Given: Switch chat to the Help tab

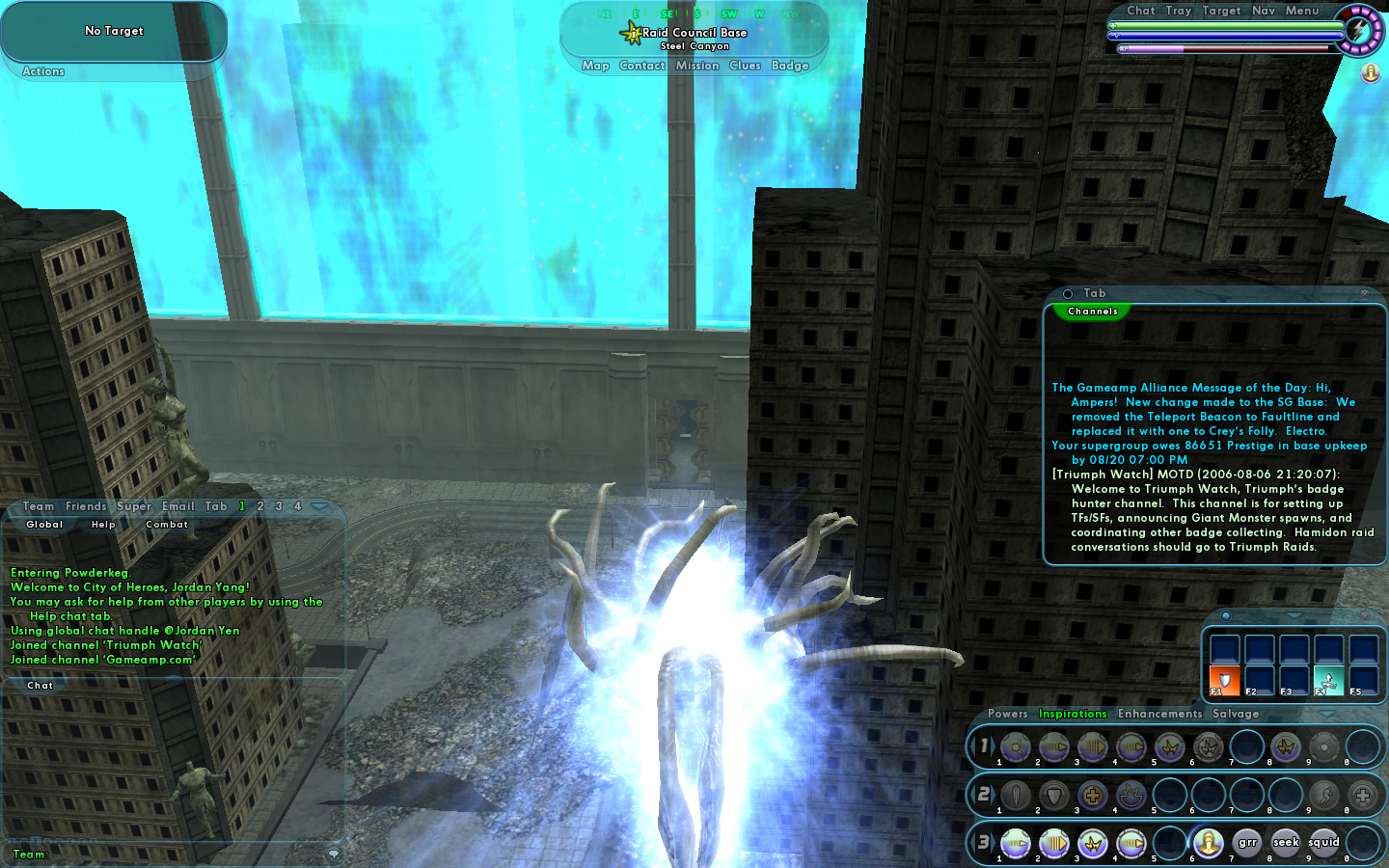Looking at the screenshot, I should [103, 525].
